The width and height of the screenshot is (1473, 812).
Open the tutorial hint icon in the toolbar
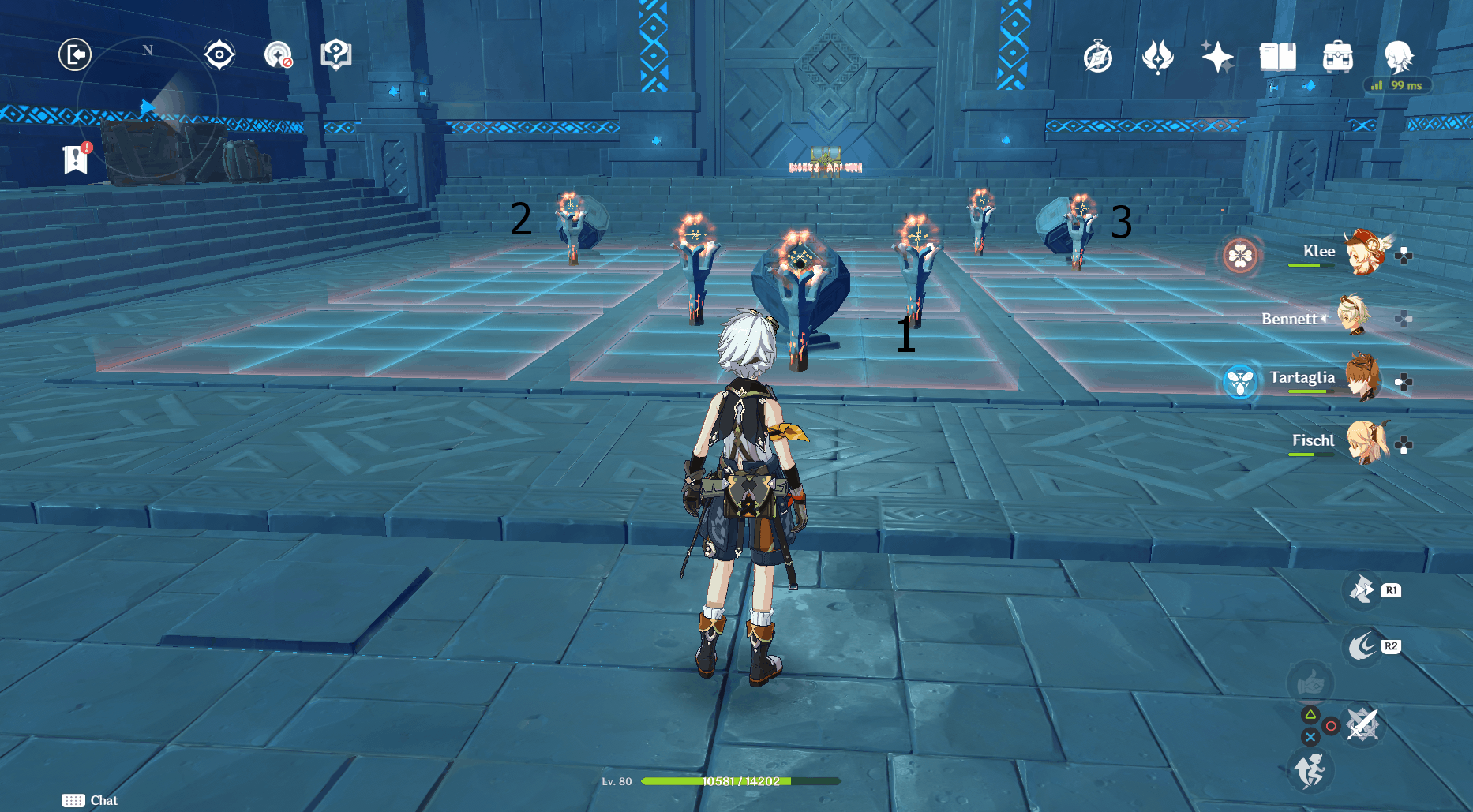[x=336, y=54]
